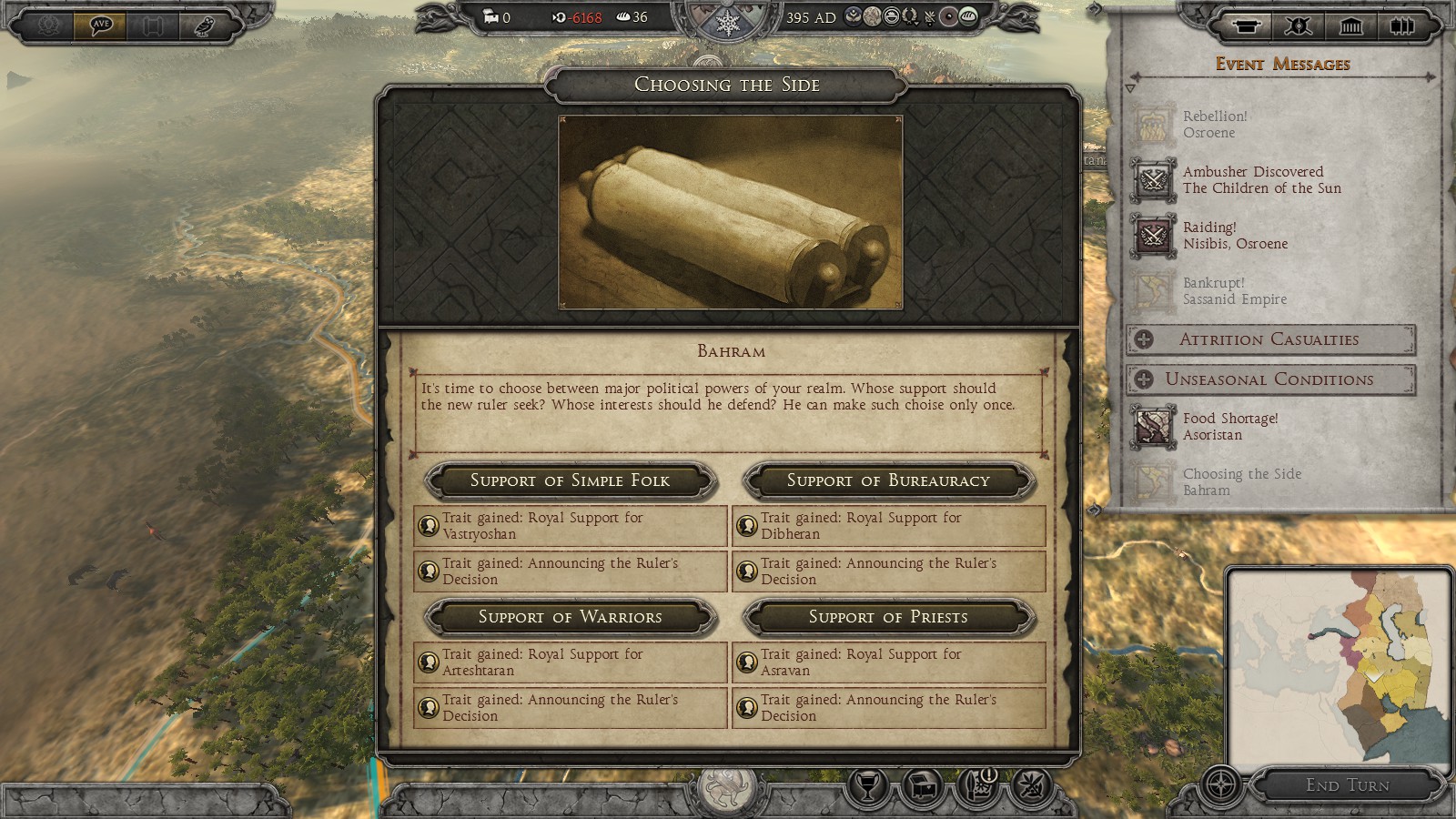Open the treasure chest treasury button
This screenshot has width=1456, height=819.
923,785
